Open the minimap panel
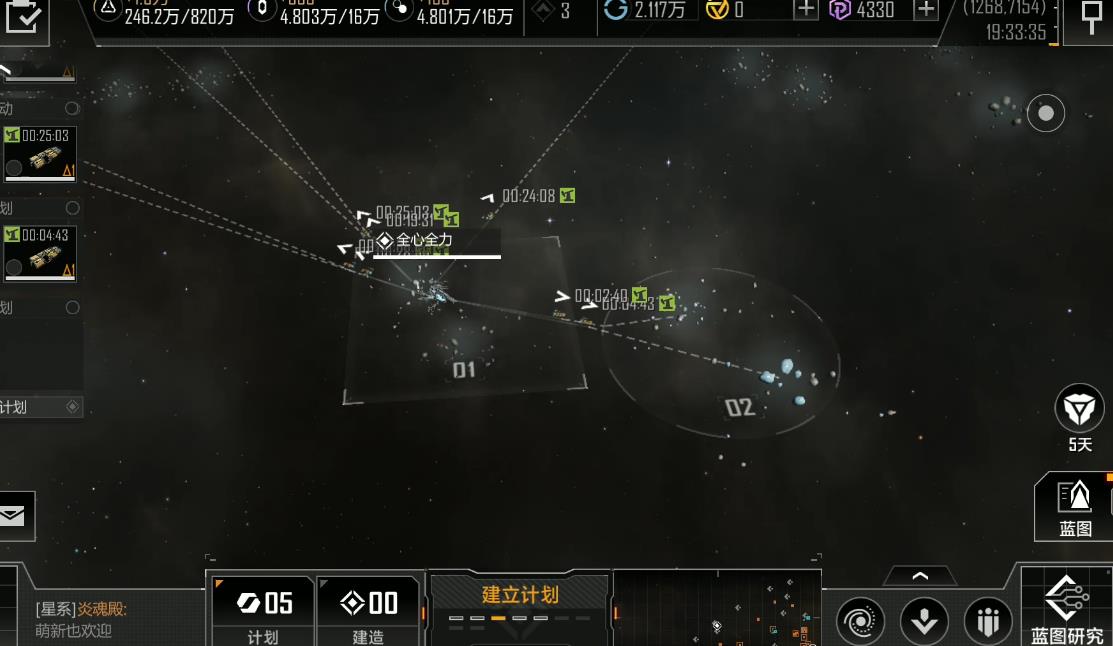 (716, 608)
